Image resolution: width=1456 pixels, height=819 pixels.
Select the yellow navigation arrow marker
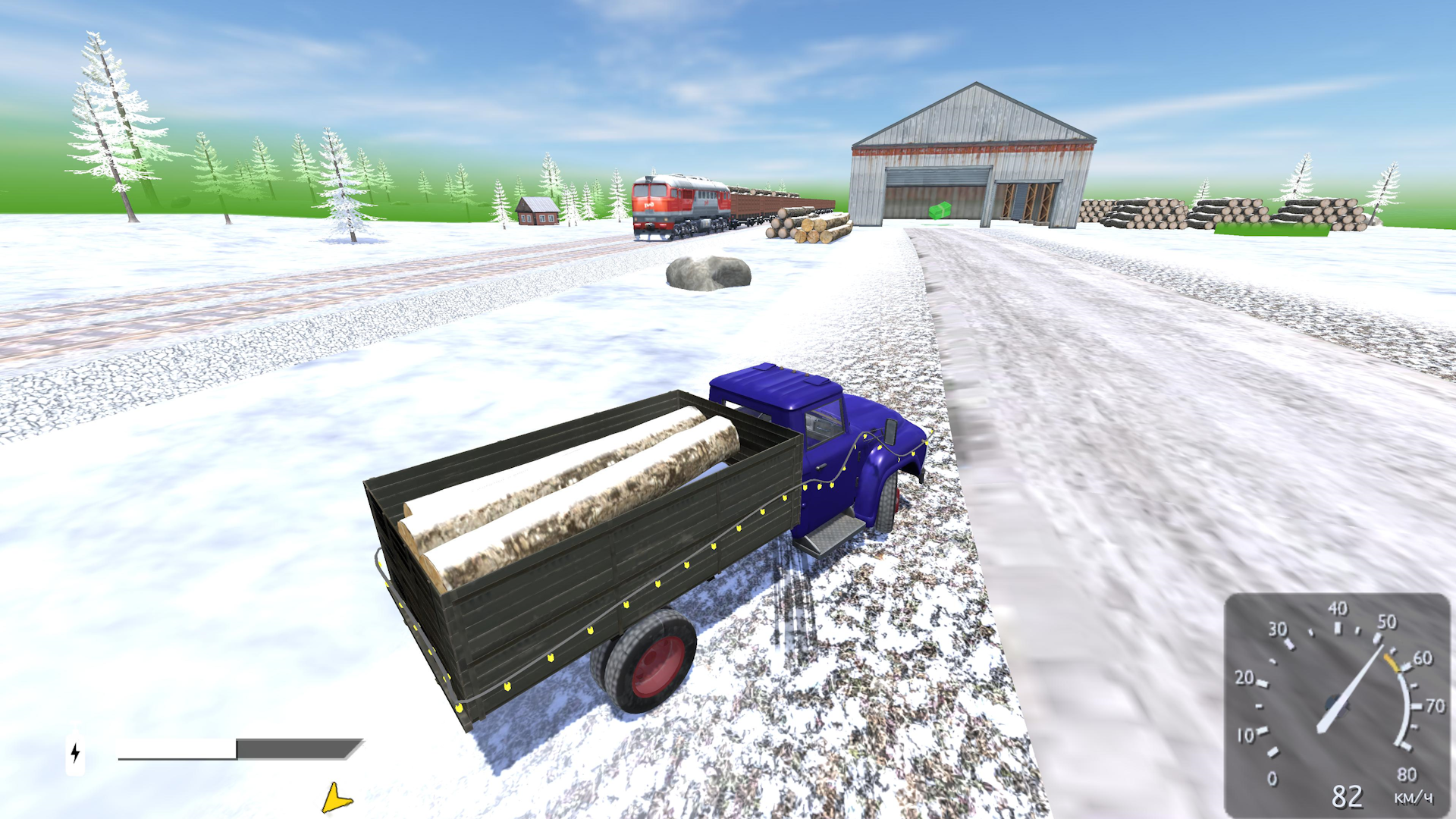point(334,797)
